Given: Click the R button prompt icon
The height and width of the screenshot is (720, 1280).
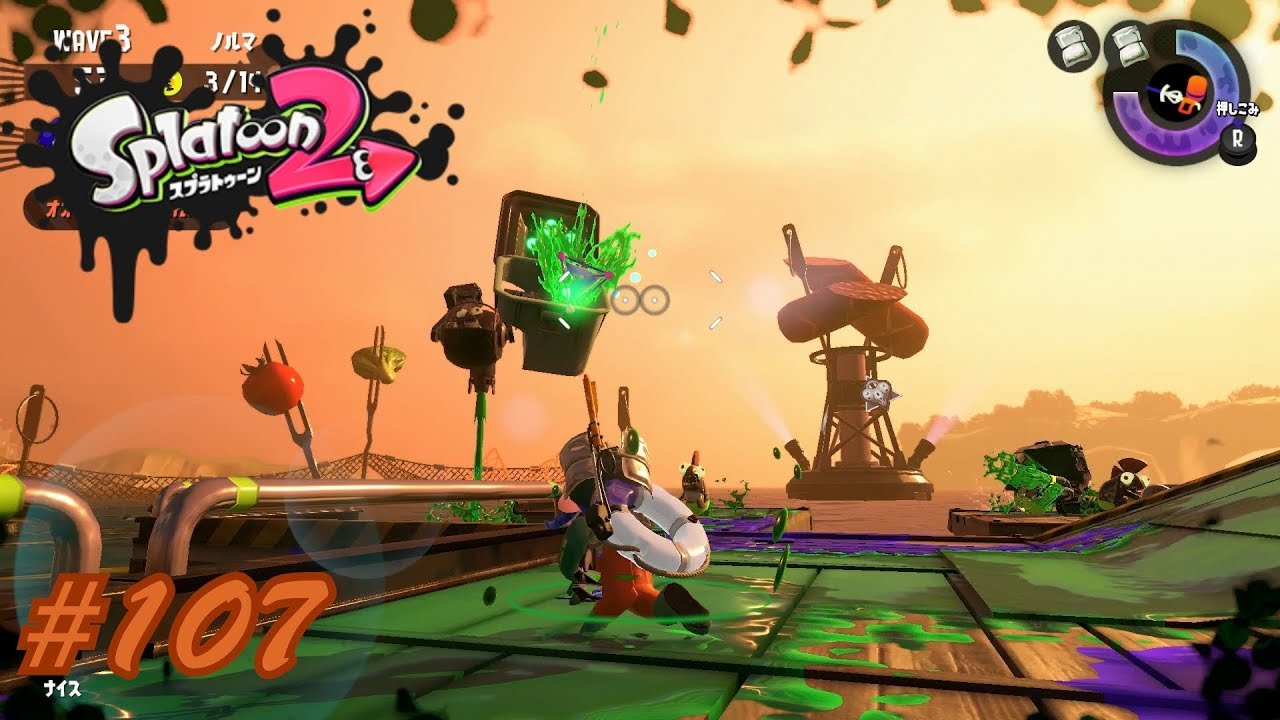Looking at the screenshot, I should pyautogui.click(x=1238, y=138).
